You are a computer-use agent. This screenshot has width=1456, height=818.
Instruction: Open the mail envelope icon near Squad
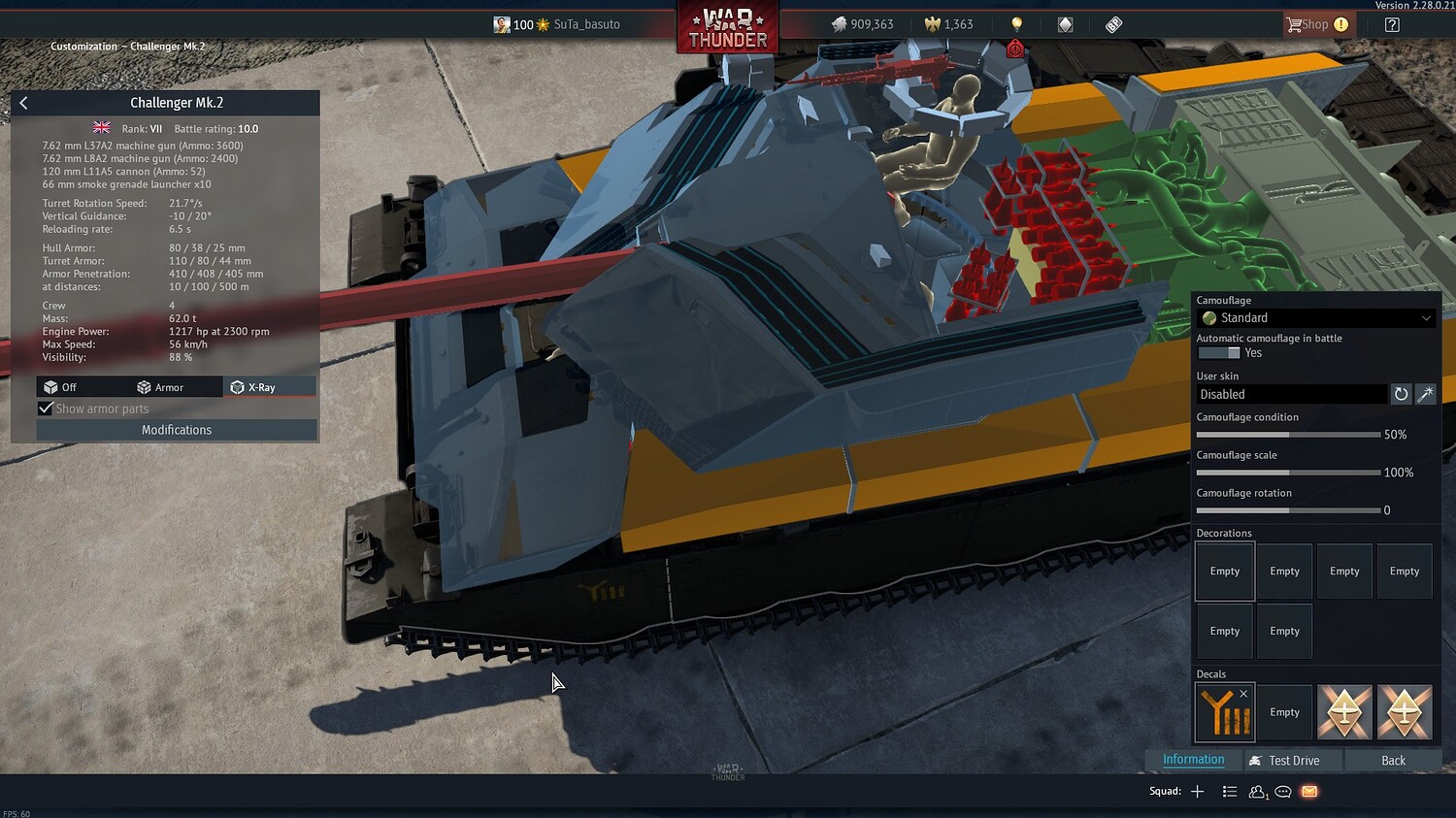coord(1308,792)
